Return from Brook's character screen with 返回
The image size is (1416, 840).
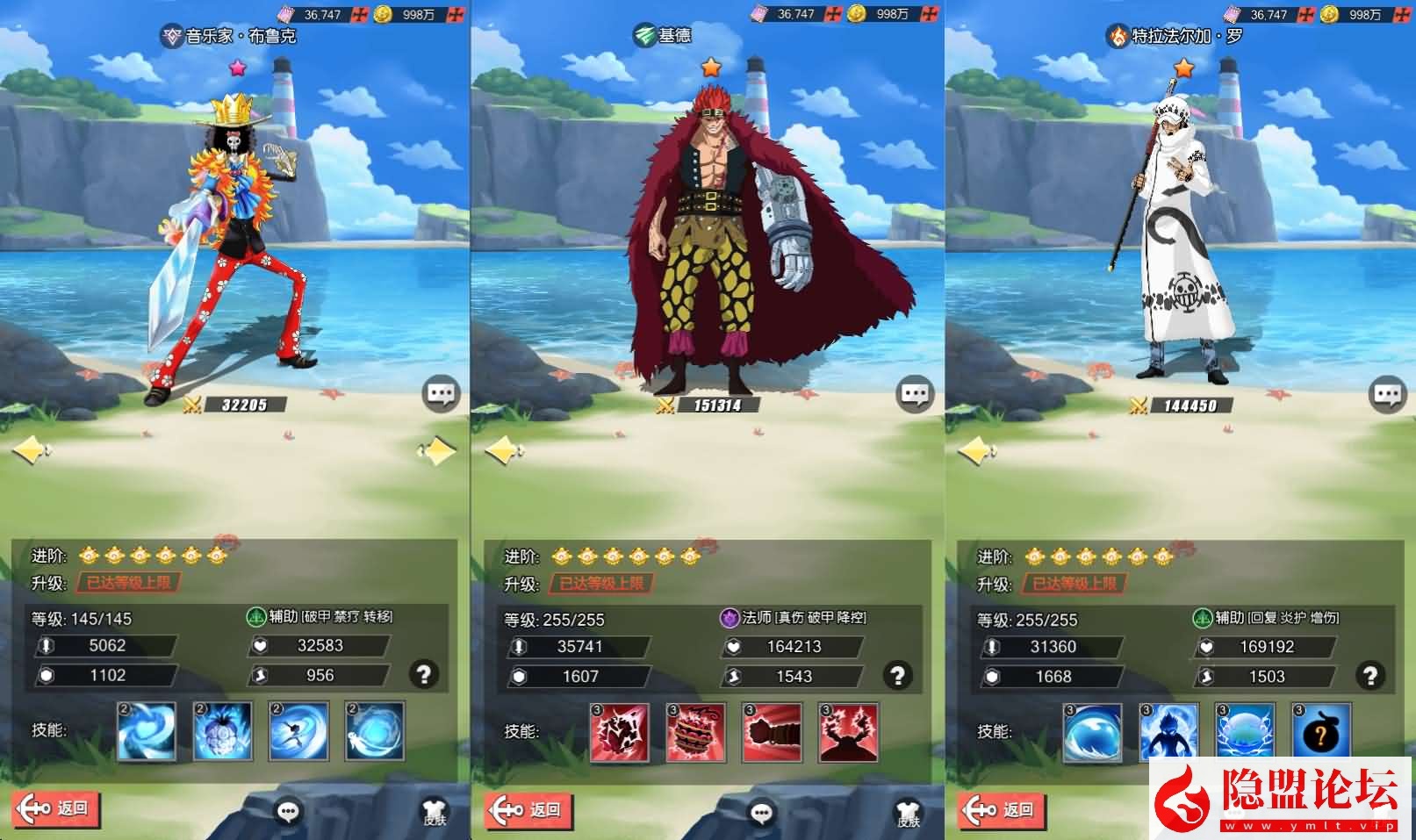(x=55, y=809)
